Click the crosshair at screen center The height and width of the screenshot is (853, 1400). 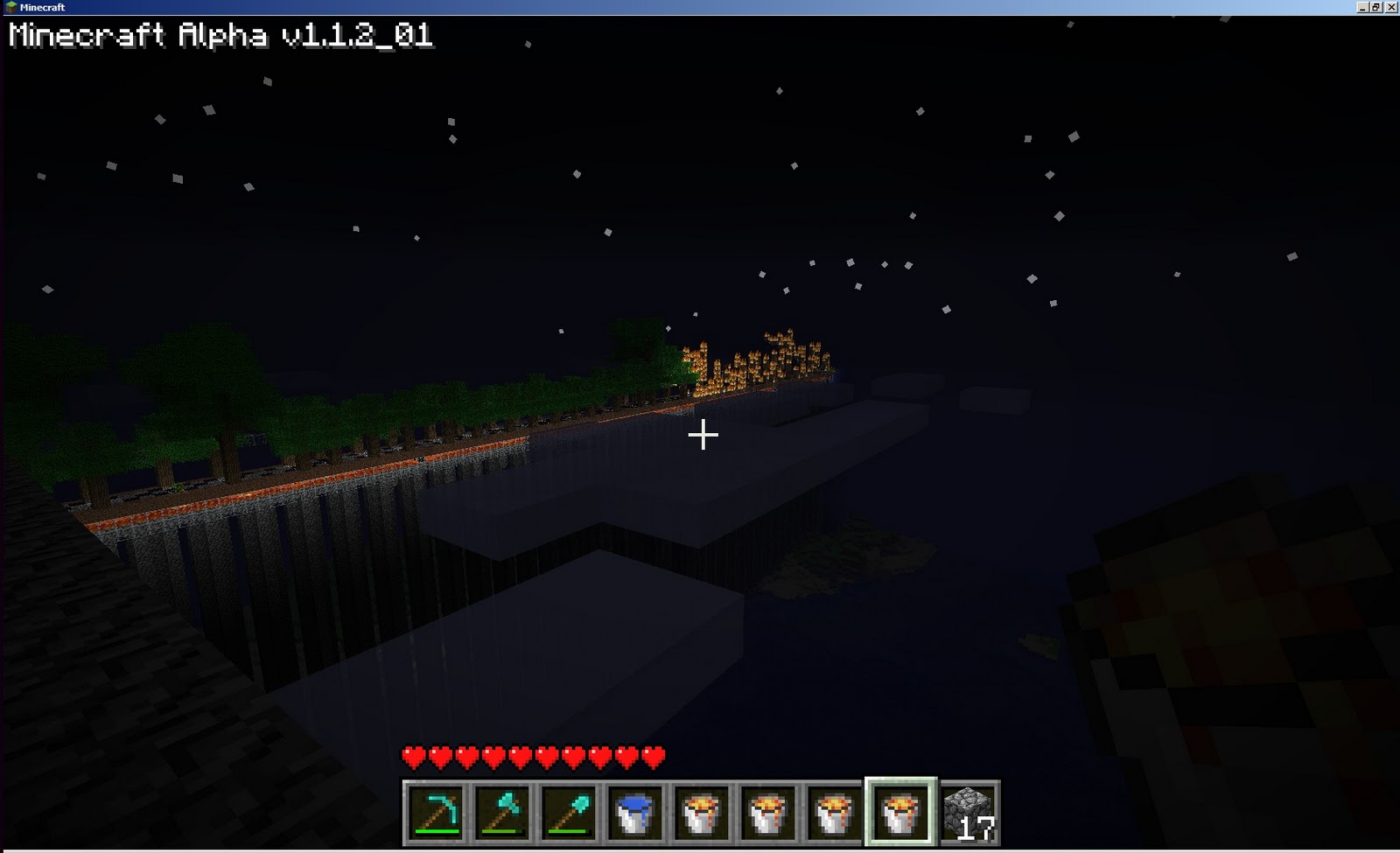(702, 434)
